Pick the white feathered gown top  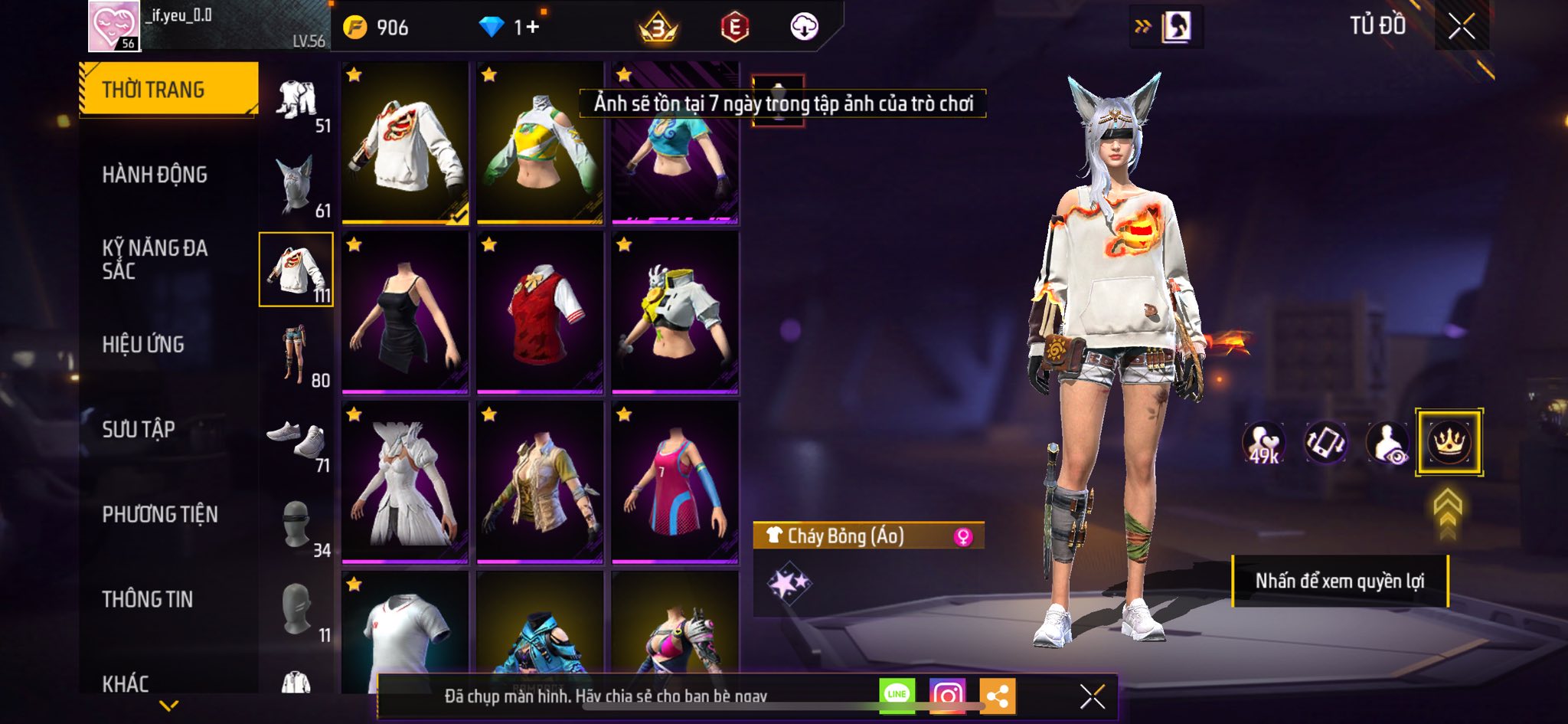click(x=405, y=483)
